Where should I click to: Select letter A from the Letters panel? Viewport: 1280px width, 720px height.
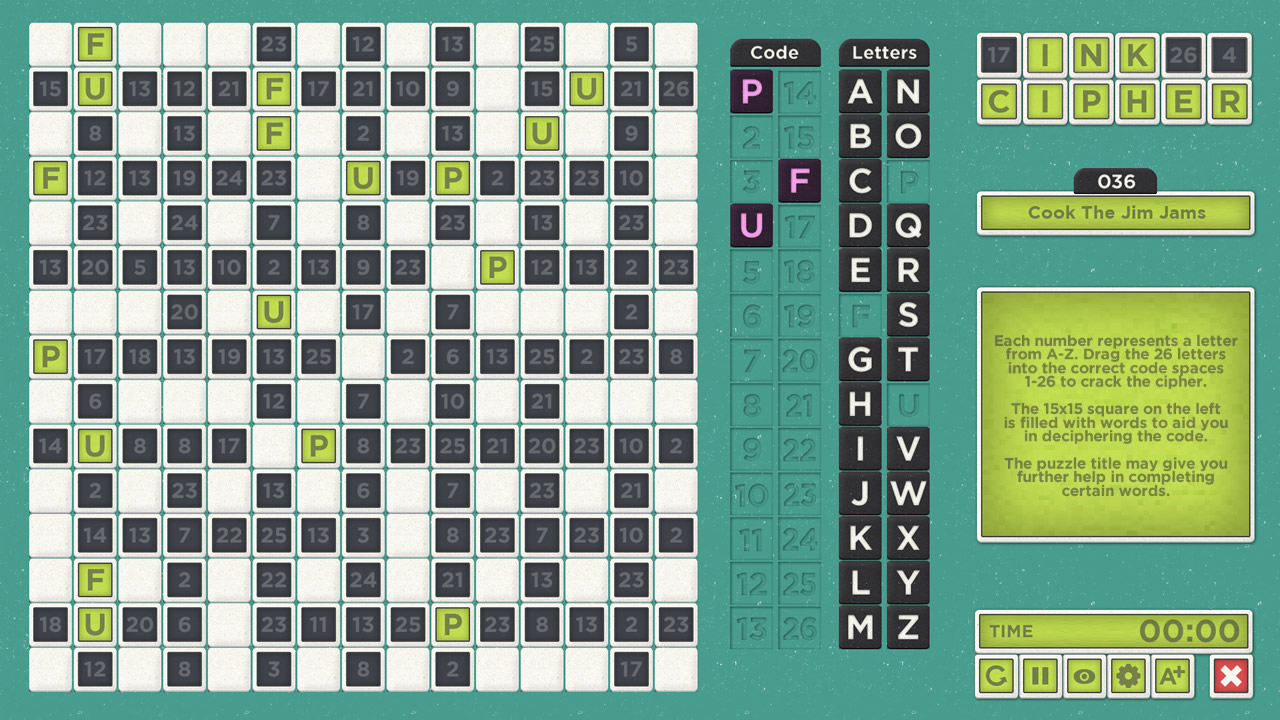pyautogui.click(x=859, y=92)
